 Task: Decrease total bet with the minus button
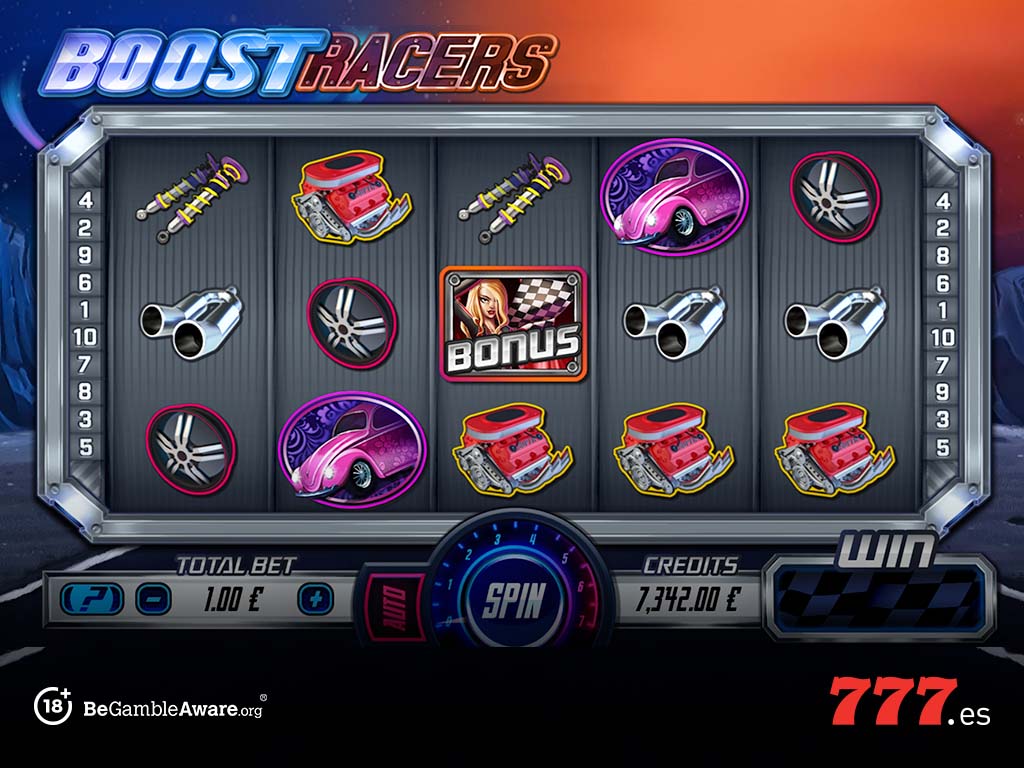tap(155, 599)
